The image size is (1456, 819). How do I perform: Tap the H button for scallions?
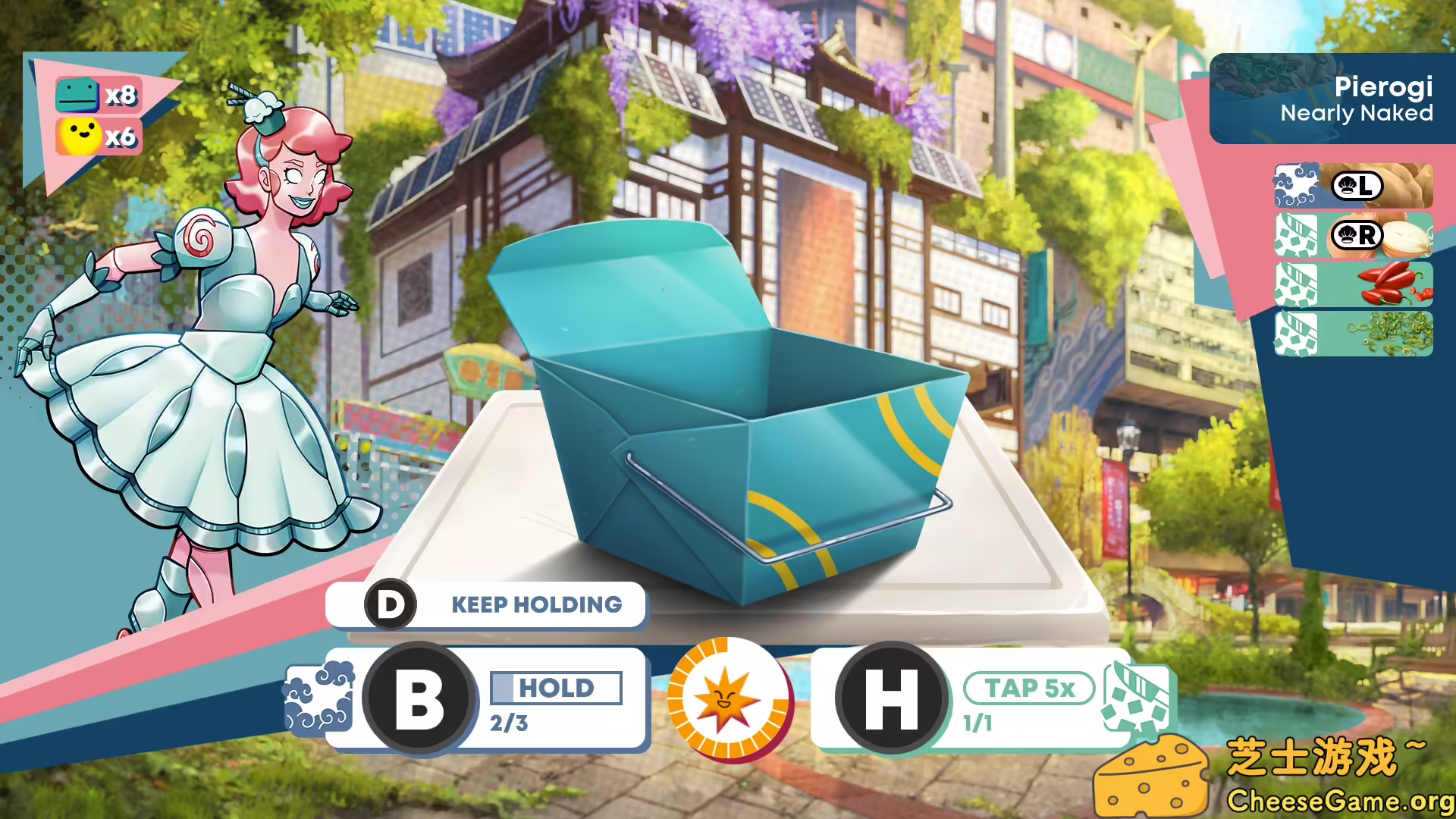pos(893,699)
